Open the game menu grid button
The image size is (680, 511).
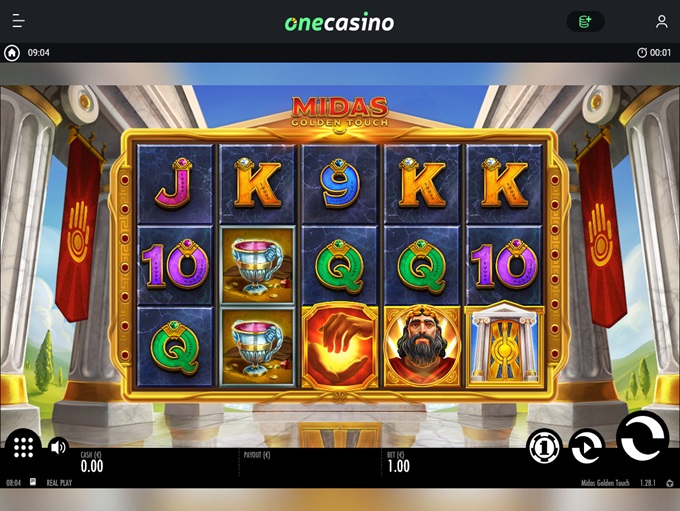[23, 446]
